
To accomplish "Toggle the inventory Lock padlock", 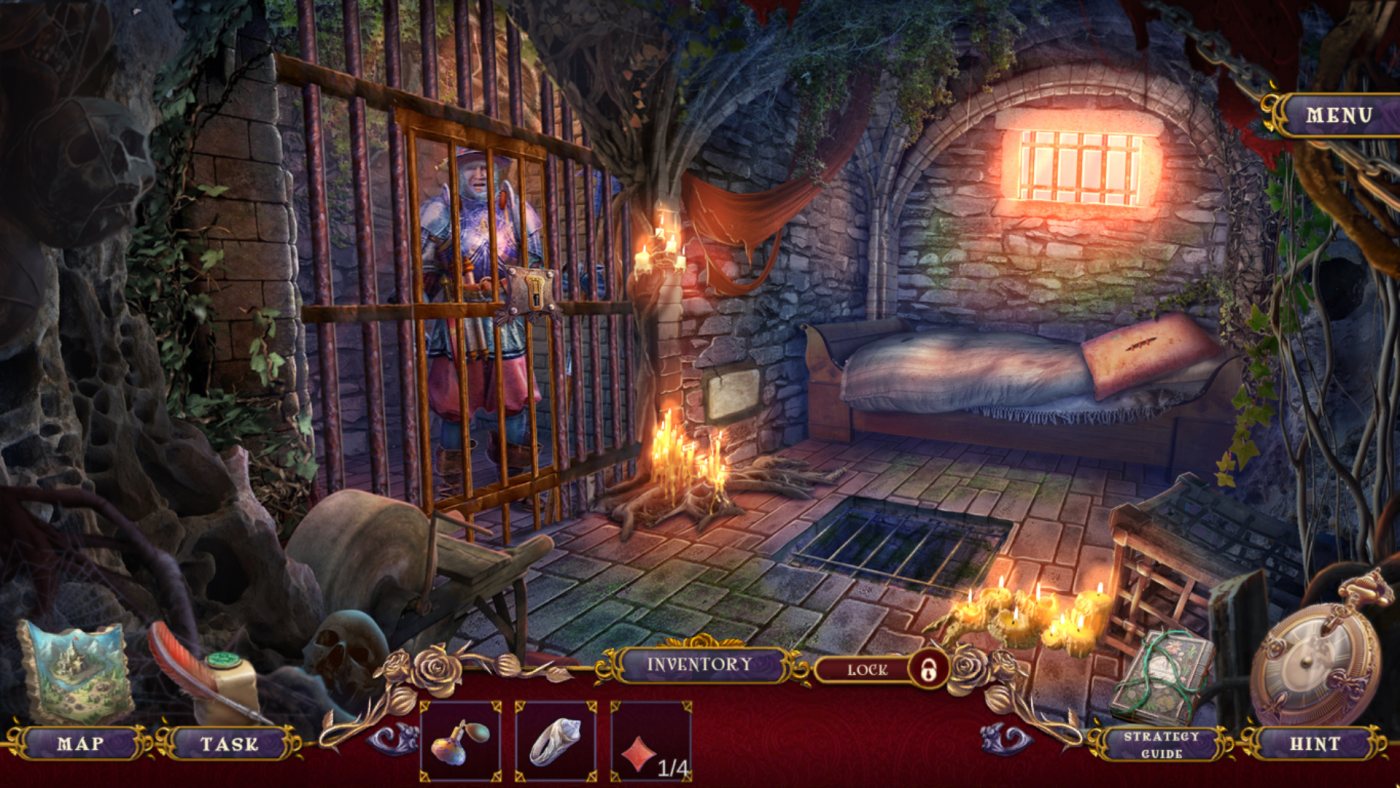I will tap(929, 669).
